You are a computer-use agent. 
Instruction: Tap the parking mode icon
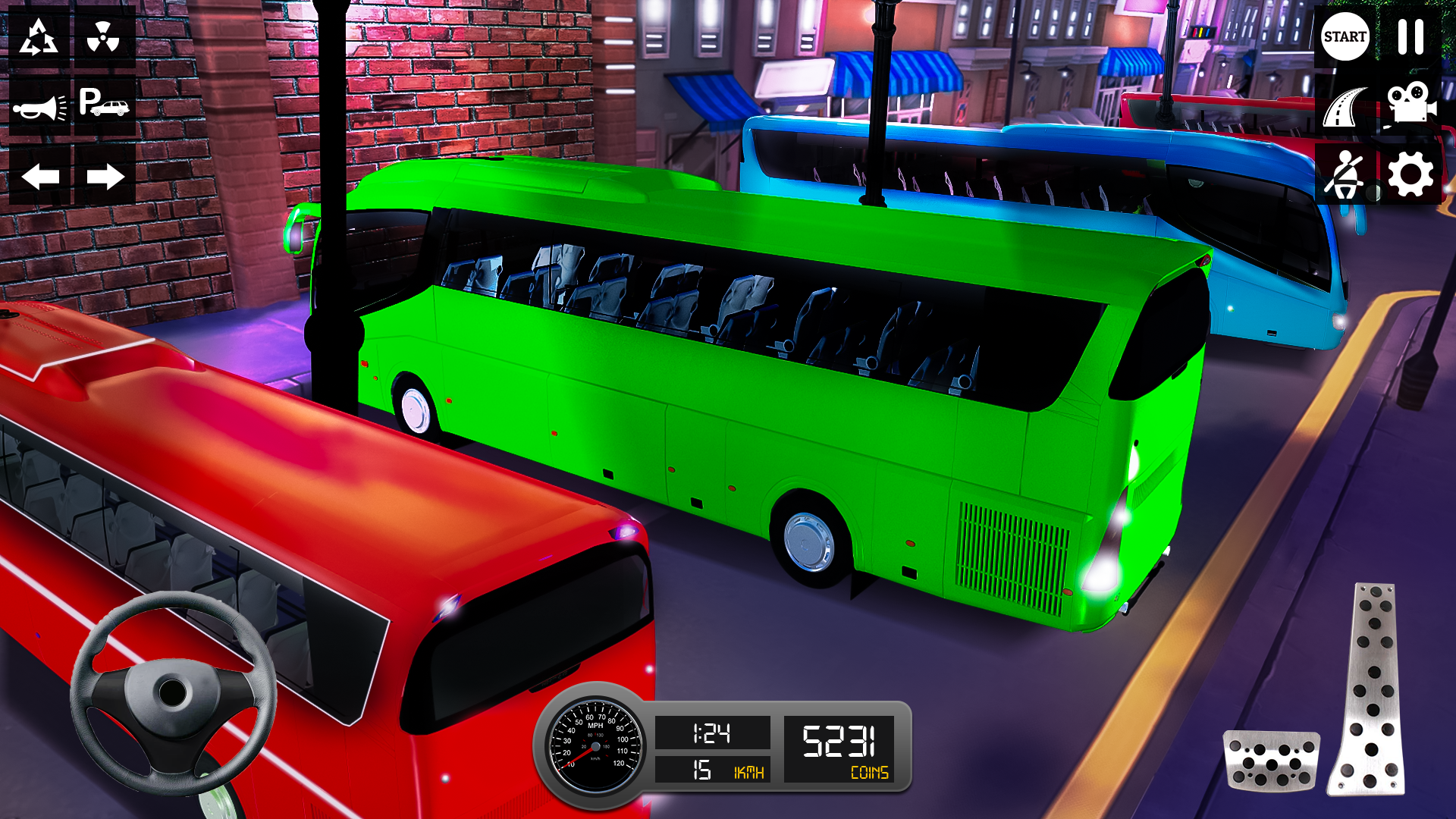coord(103,105)
